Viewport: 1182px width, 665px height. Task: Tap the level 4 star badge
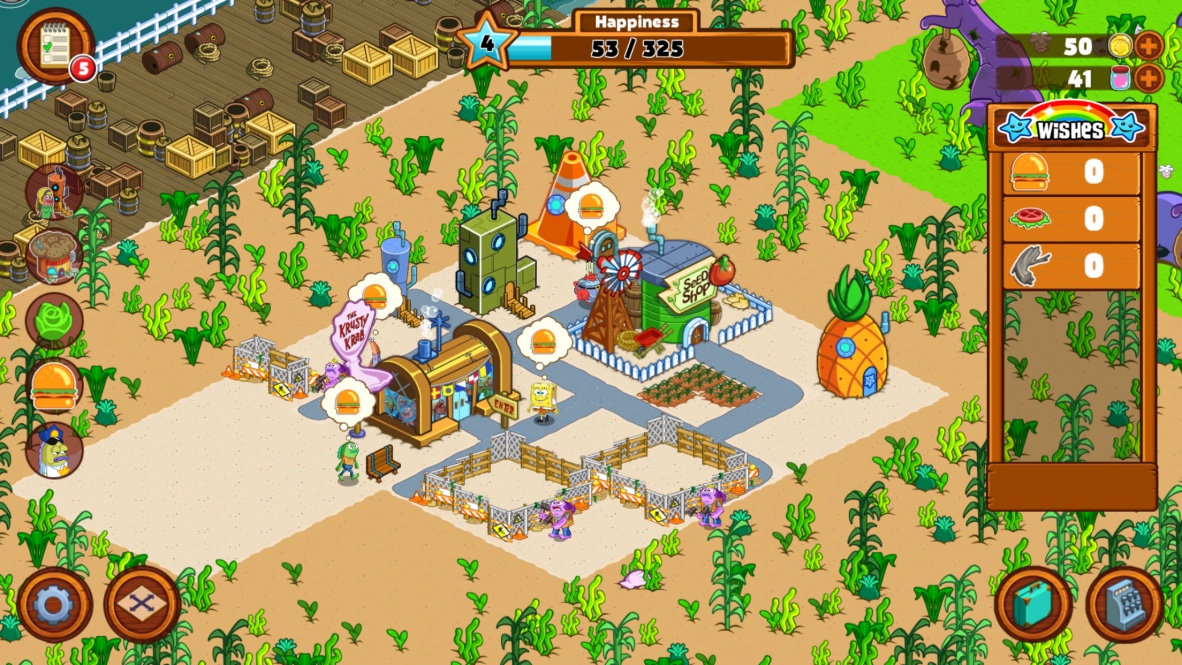pyautogui.click(x=487, y=42)
